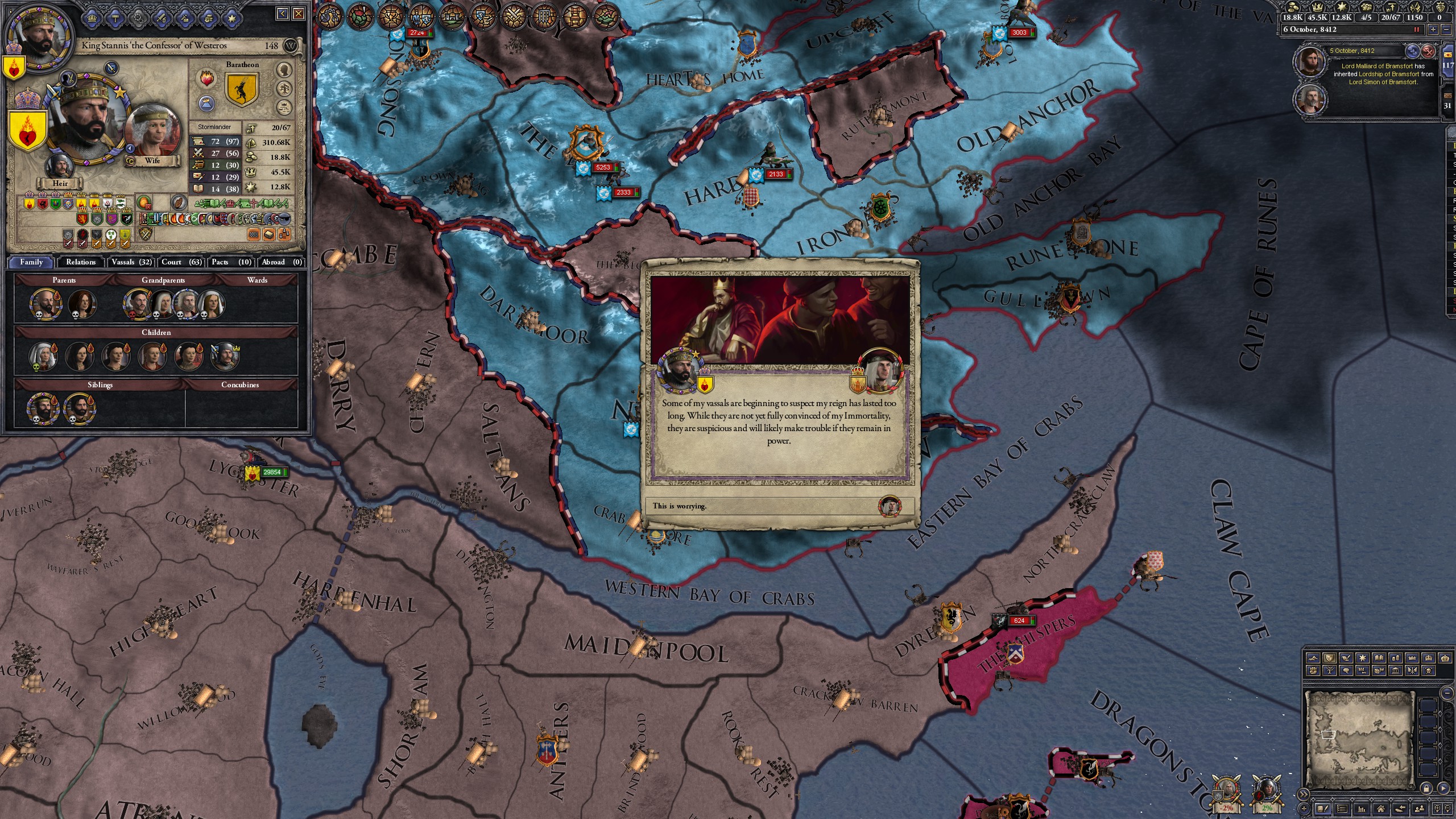Increase game speed with the plus button
The width and height of the screenshot is (1456, 819).
(x=1433, y=30)
